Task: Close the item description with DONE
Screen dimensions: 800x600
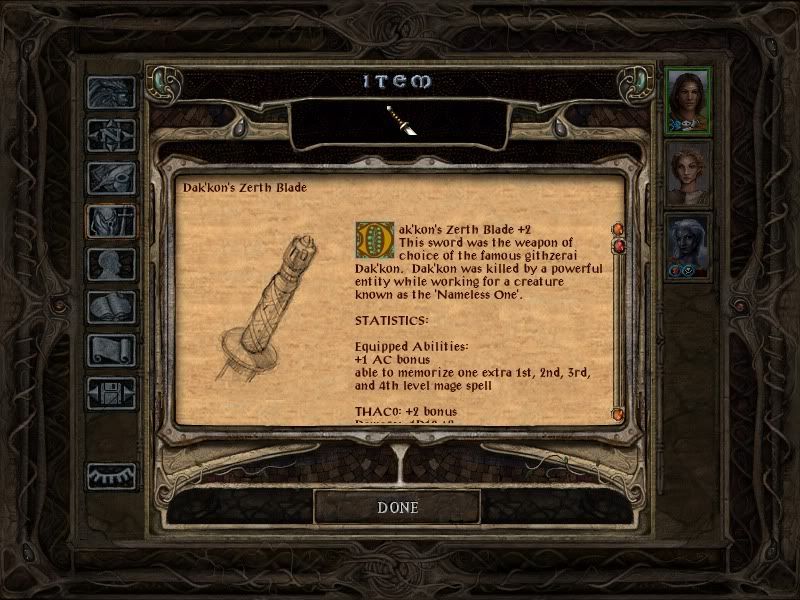Action: point(397,507)
